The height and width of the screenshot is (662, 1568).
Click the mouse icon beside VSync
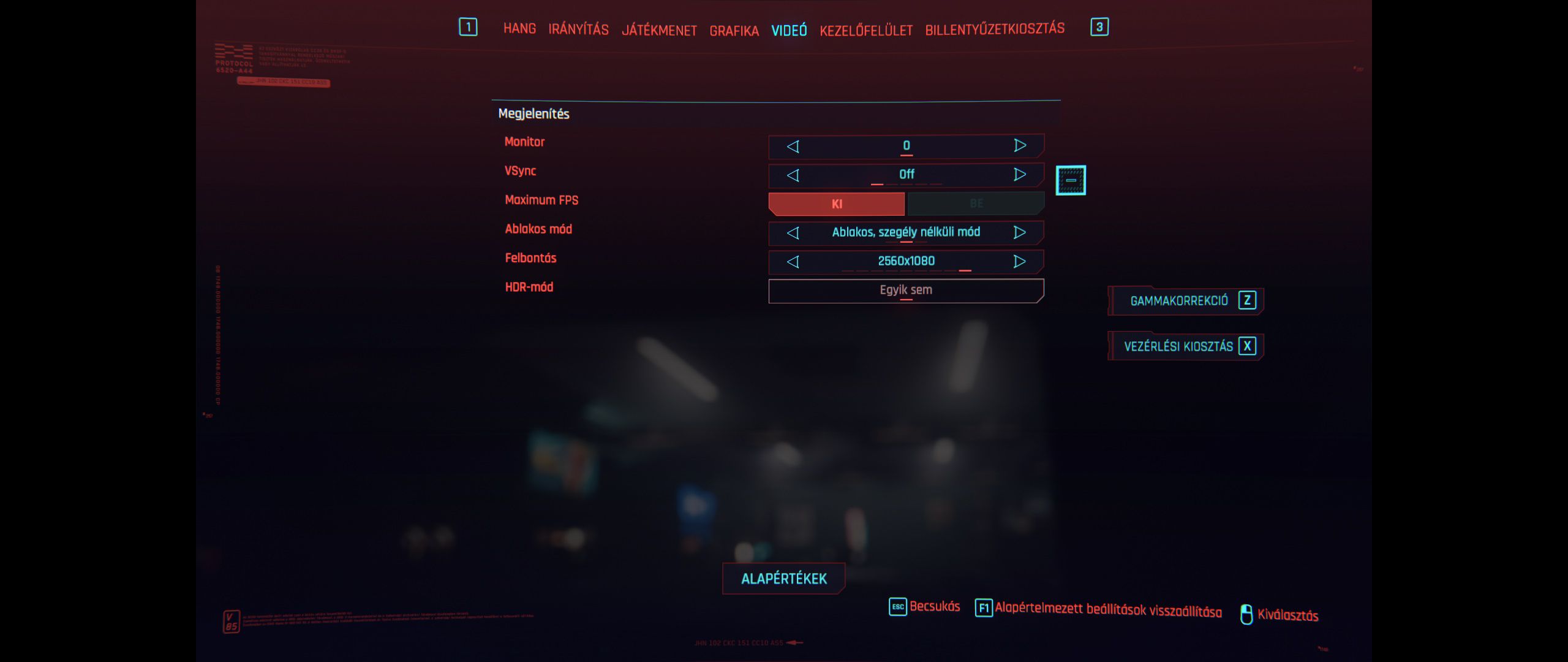tap(1072, 180)
